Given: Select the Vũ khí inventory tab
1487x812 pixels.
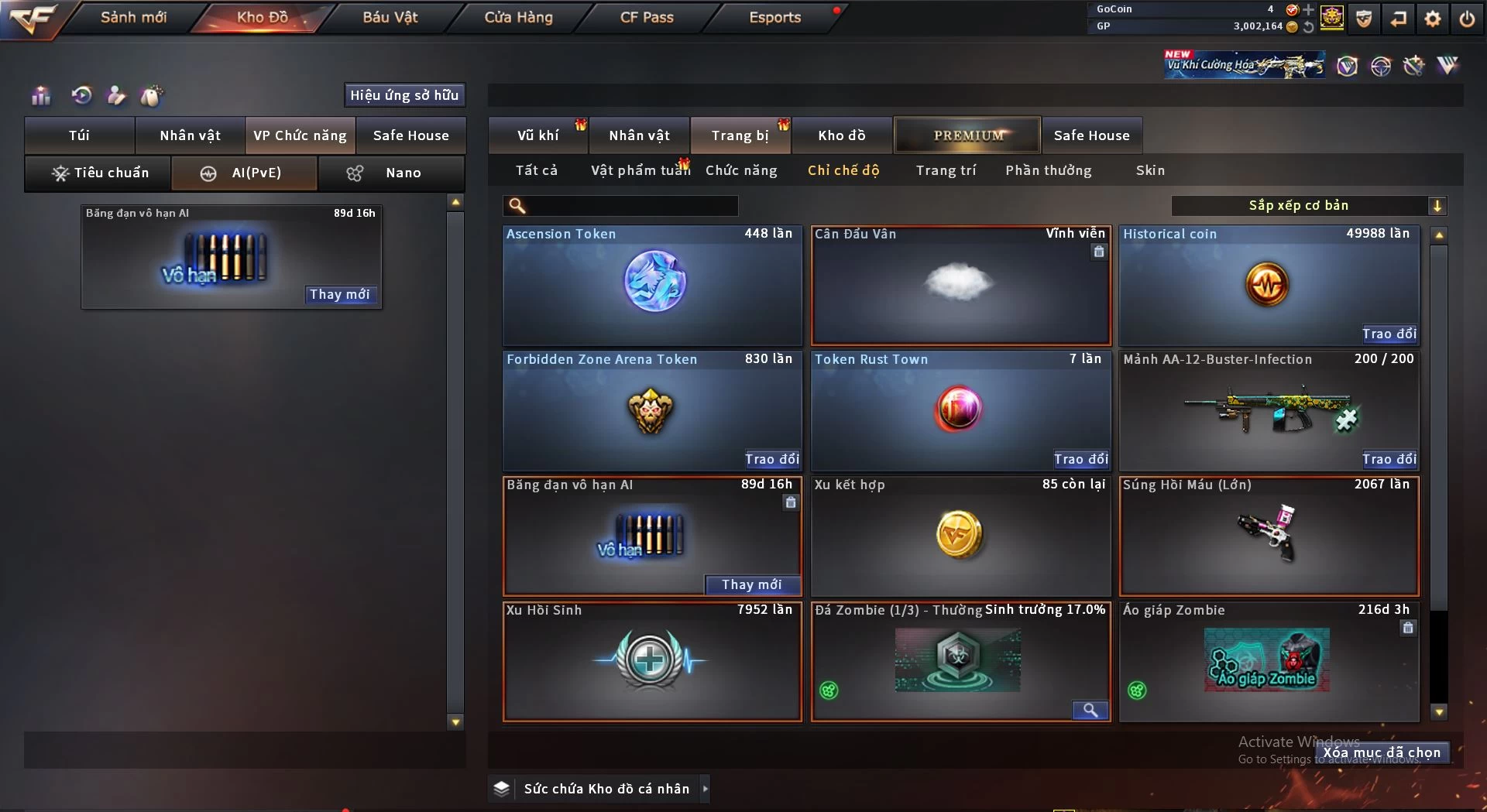Looking at the screenshot, I should 537,135.
